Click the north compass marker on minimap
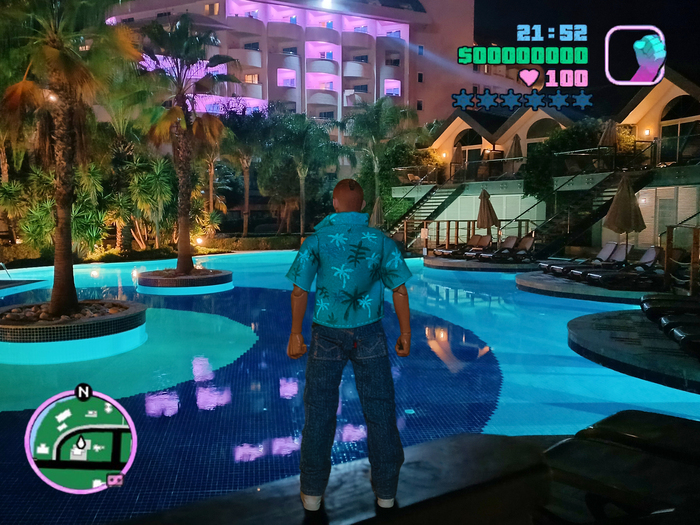Viewport: 700px width, 525px height. [83, 392]
